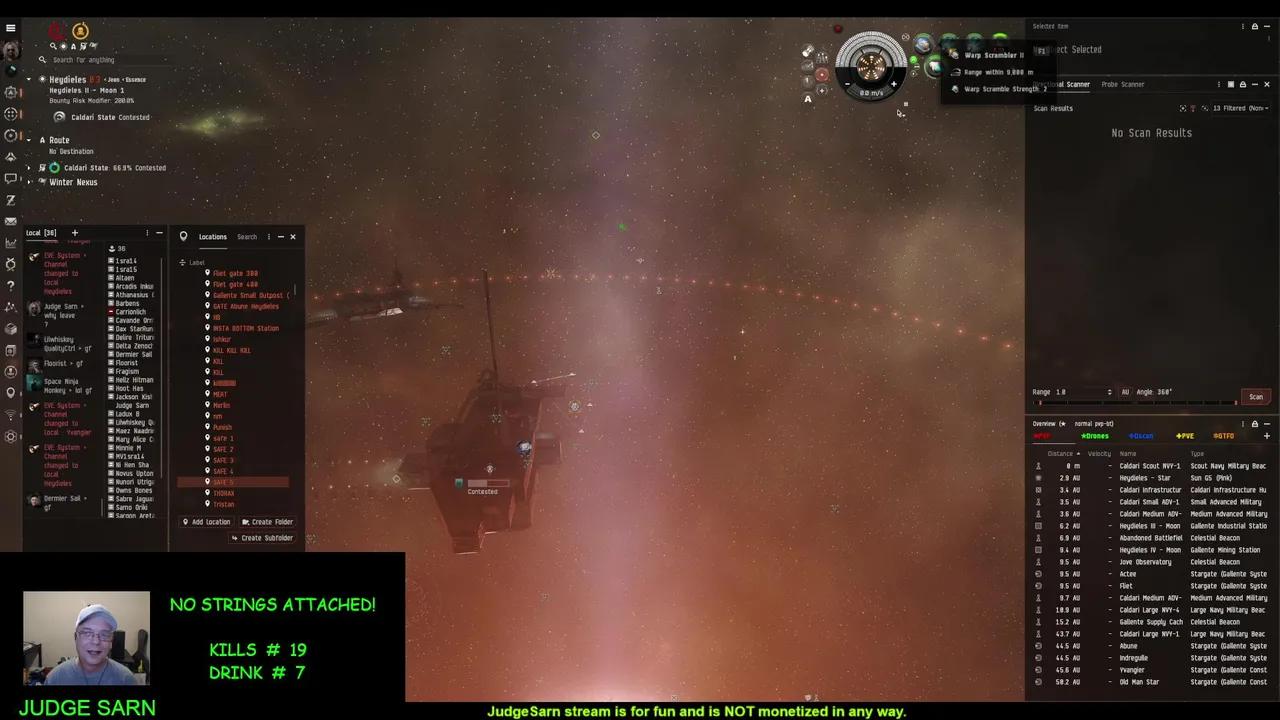Click Add Location button
Screen dimensions: 1280x720
coord(206,522)
